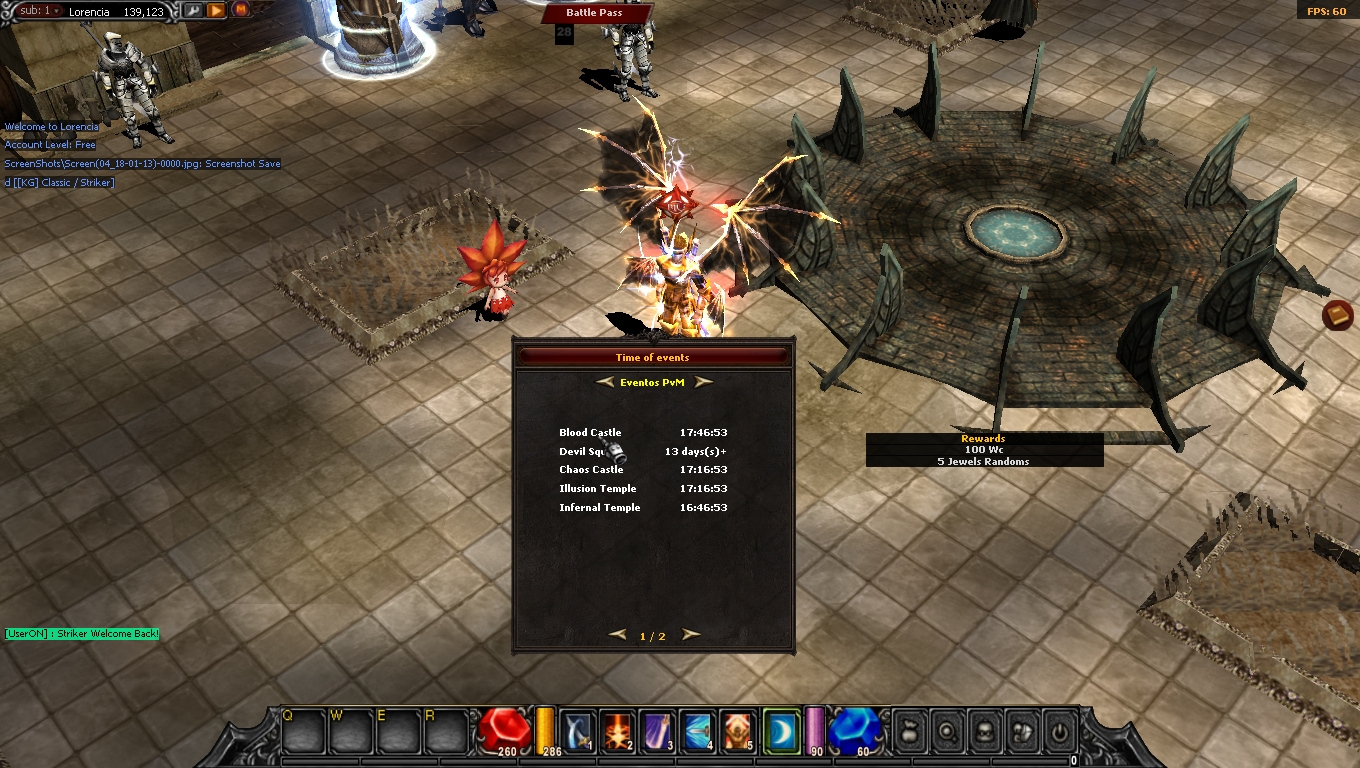The height and width of the screenshot is (768, 1360).
Task: Open the wrench settings button
Action: [x=193, y=11]
